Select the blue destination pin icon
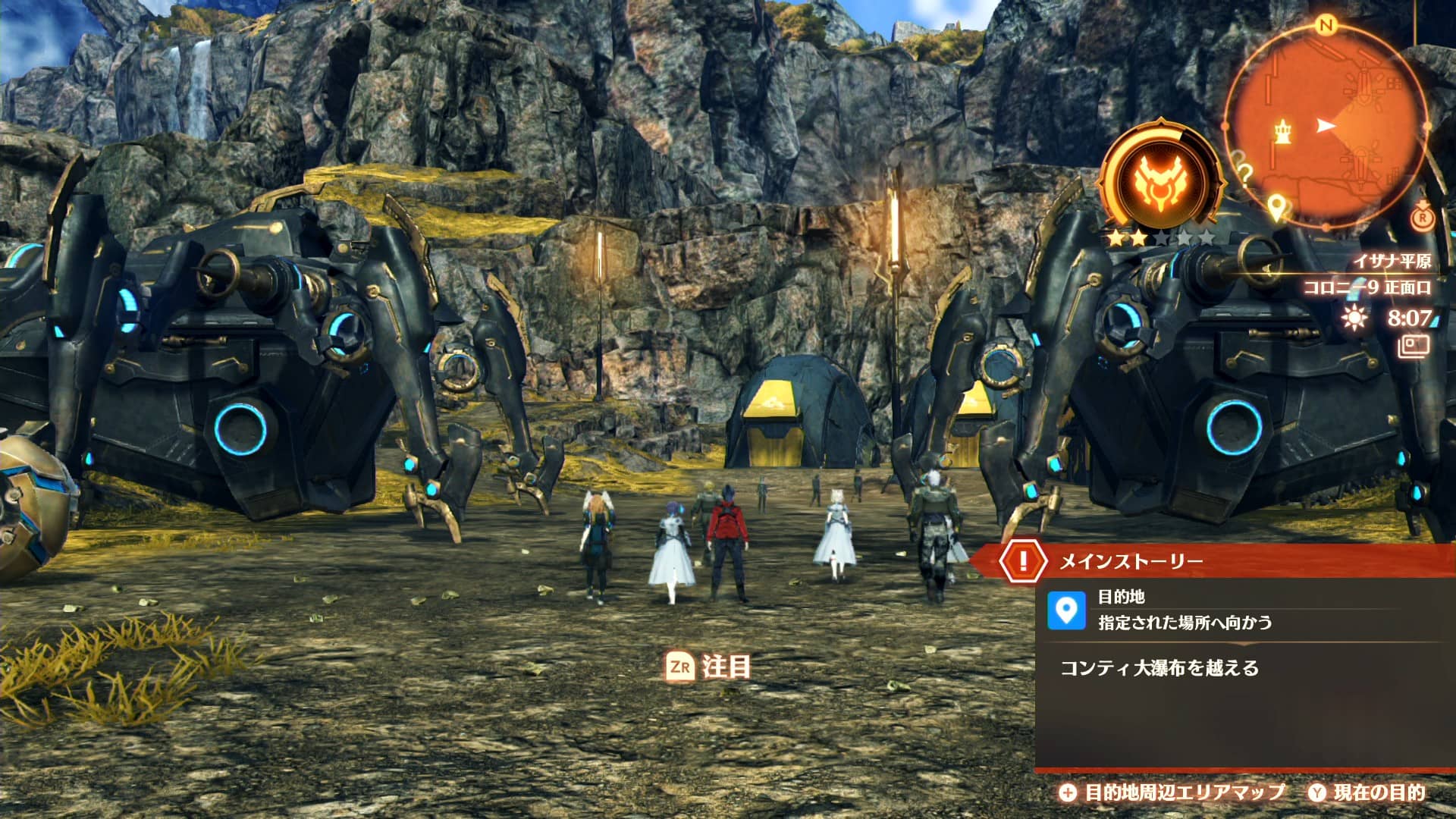The height and width of the screenshot is (819, 1456). 1066,610
